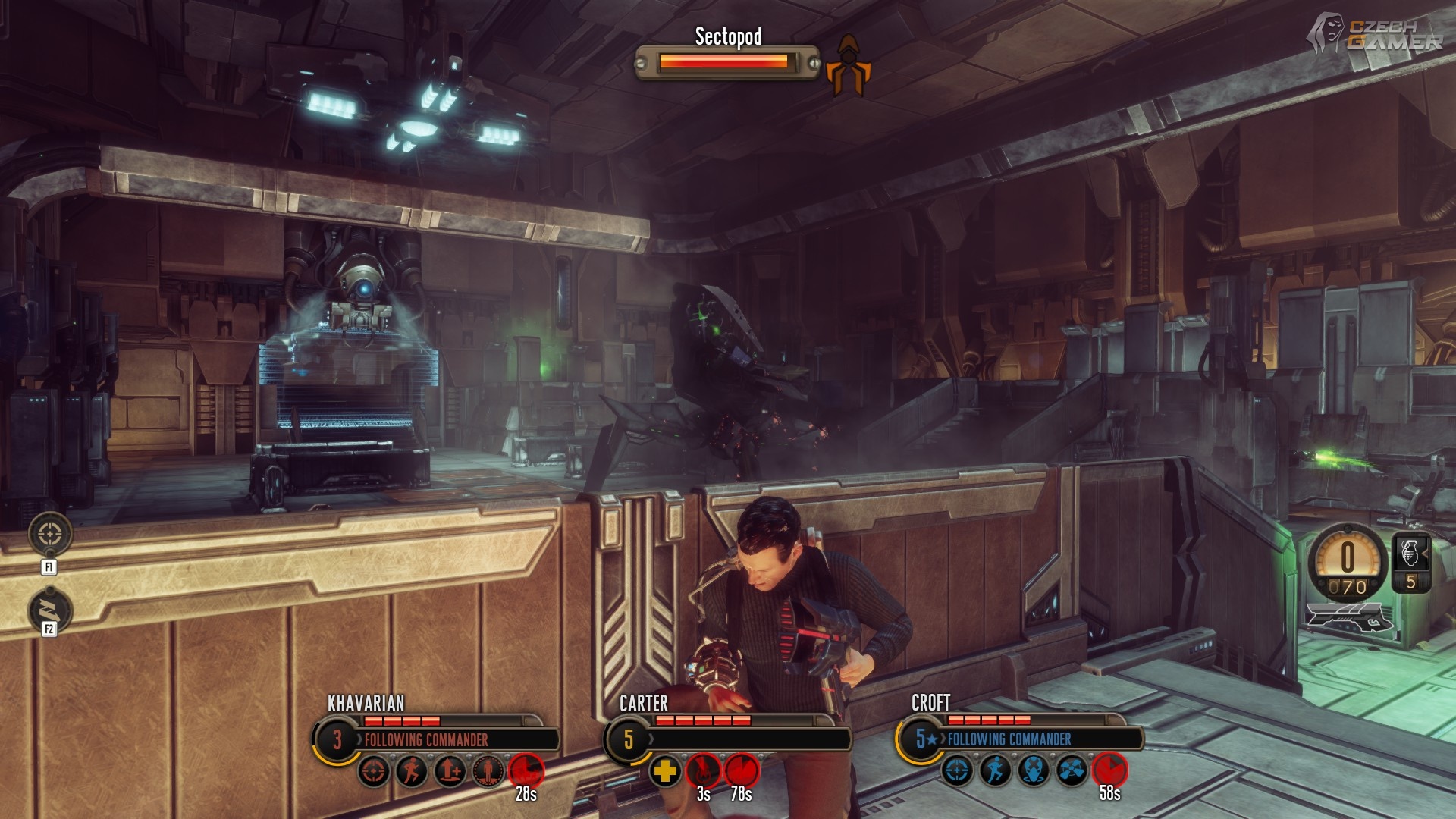Trigger Khavarian's standing figure ability
Viewport: 1456px width, 819px height.
point(488,772)
